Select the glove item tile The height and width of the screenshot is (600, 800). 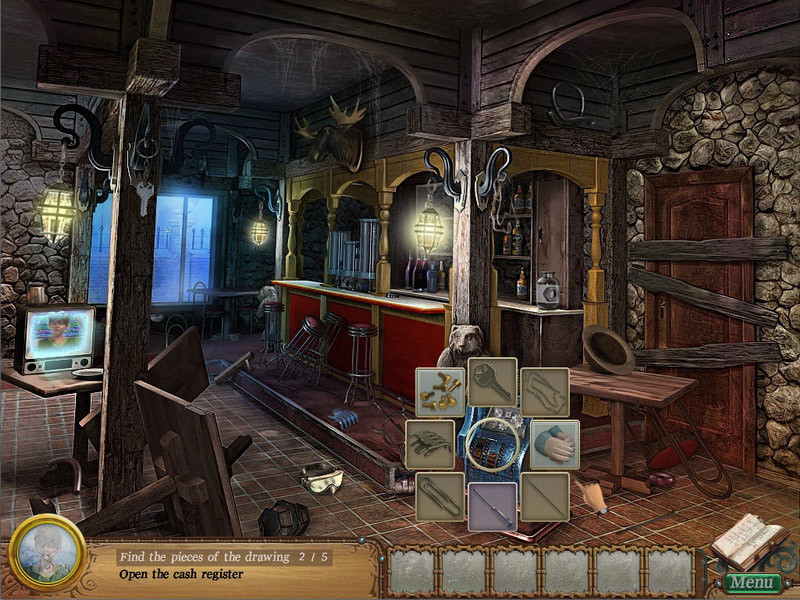tap(555, 444)
